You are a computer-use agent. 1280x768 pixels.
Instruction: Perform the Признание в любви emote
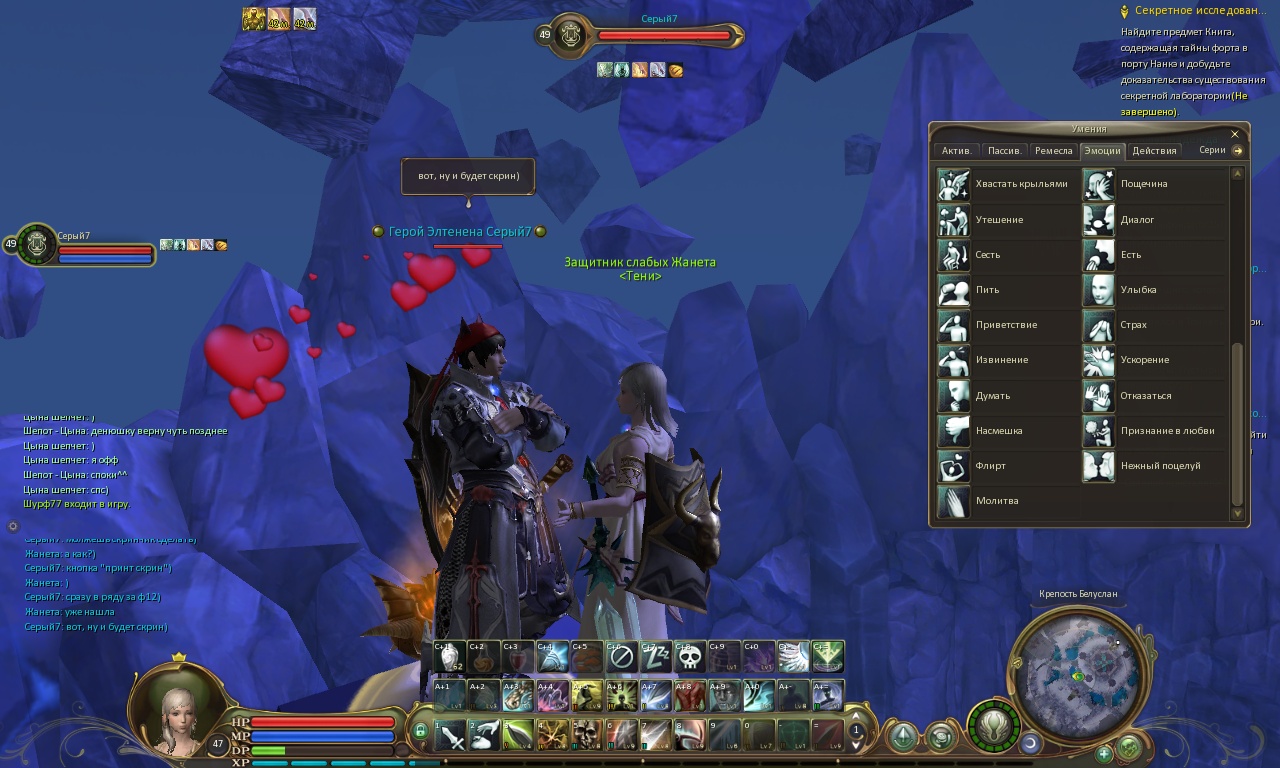tap(1099, 431)
